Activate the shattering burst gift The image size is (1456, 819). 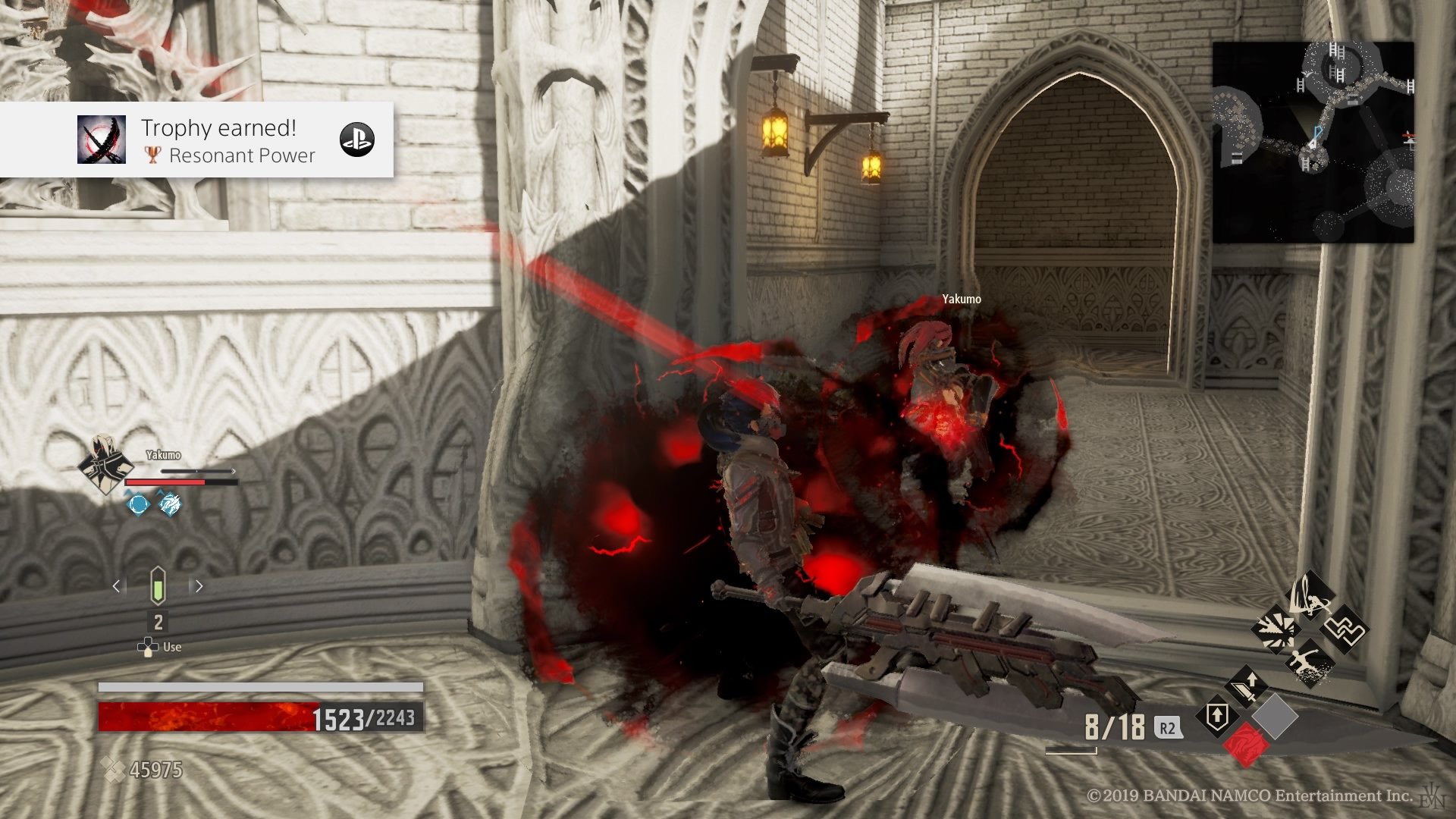[1275, 629]
